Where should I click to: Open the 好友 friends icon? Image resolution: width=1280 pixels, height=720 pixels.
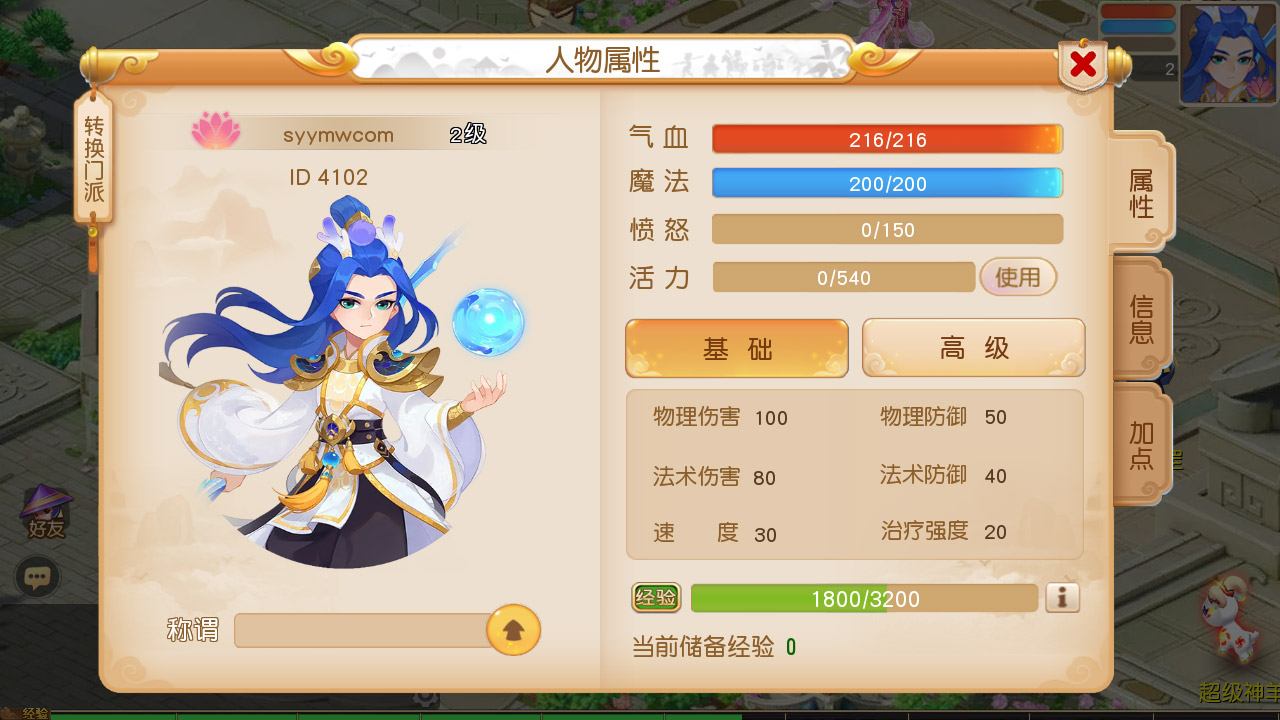click(46, 512)
